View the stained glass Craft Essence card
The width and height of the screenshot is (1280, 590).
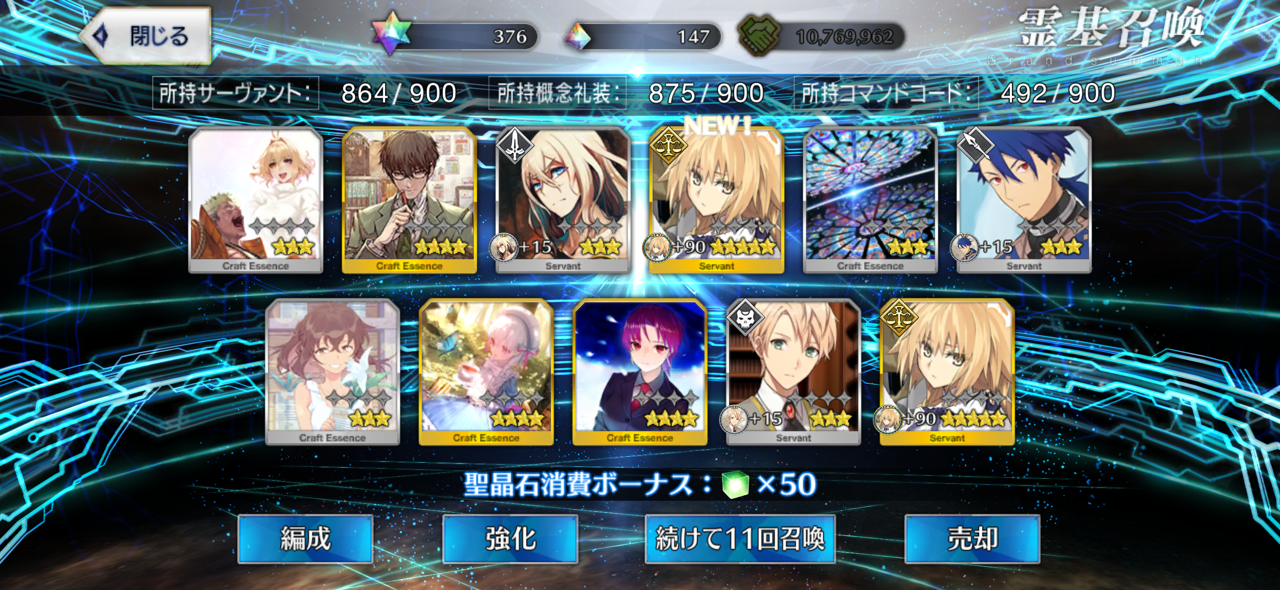(870, 200)
